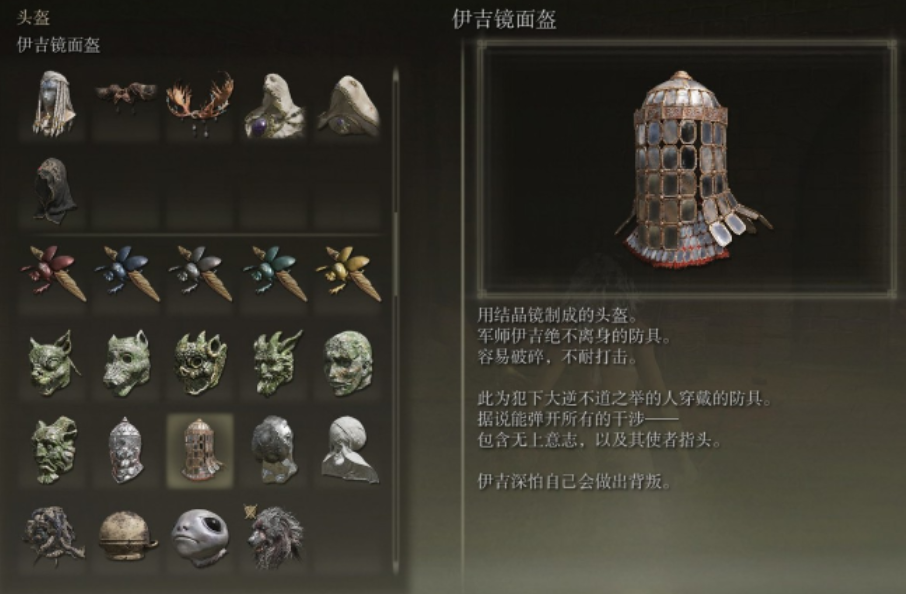The height and width of the screenshot is (594, 906).
Task: Pick the grey big-eyed albinauric mask
Action: coord(199,537)
